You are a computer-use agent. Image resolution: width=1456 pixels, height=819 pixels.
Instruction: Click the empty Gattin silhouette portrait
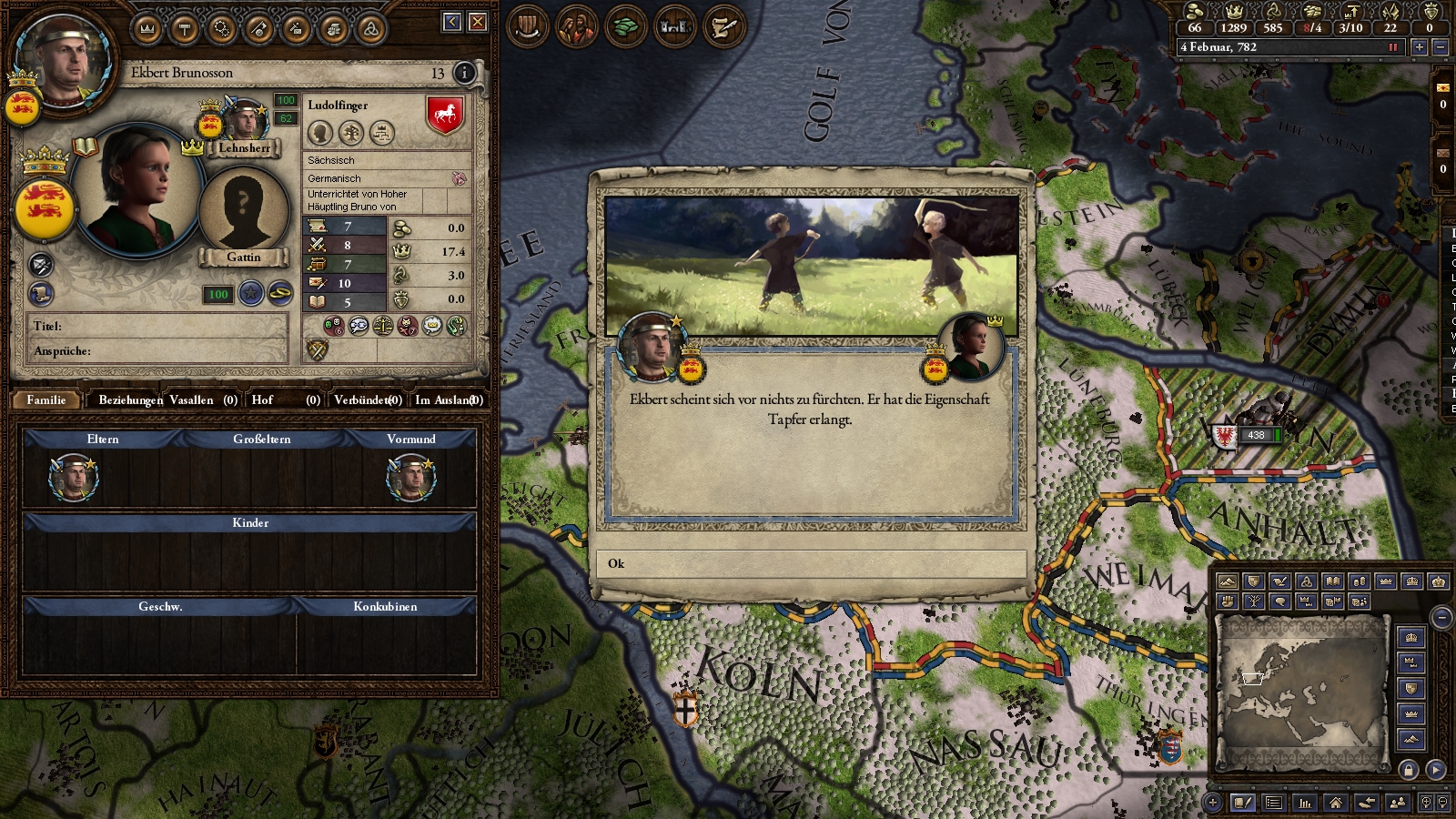click(x=243, y=211)
